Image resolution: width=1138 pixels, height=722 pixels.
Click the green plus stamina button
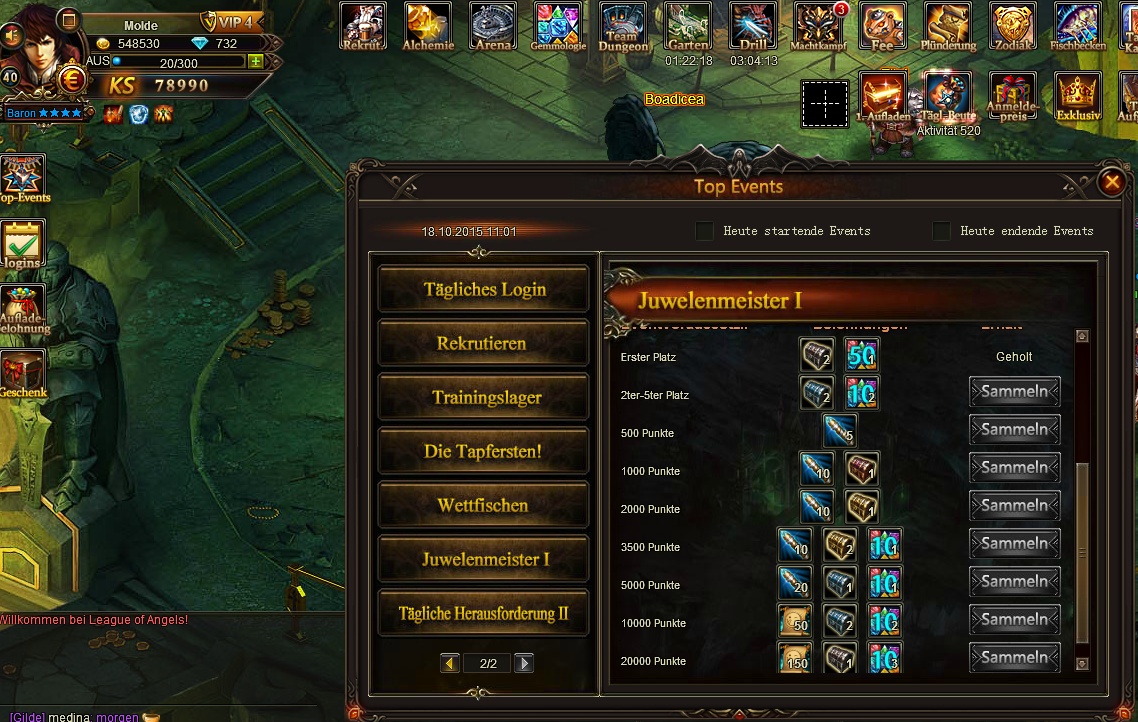(x=255, y=61)
